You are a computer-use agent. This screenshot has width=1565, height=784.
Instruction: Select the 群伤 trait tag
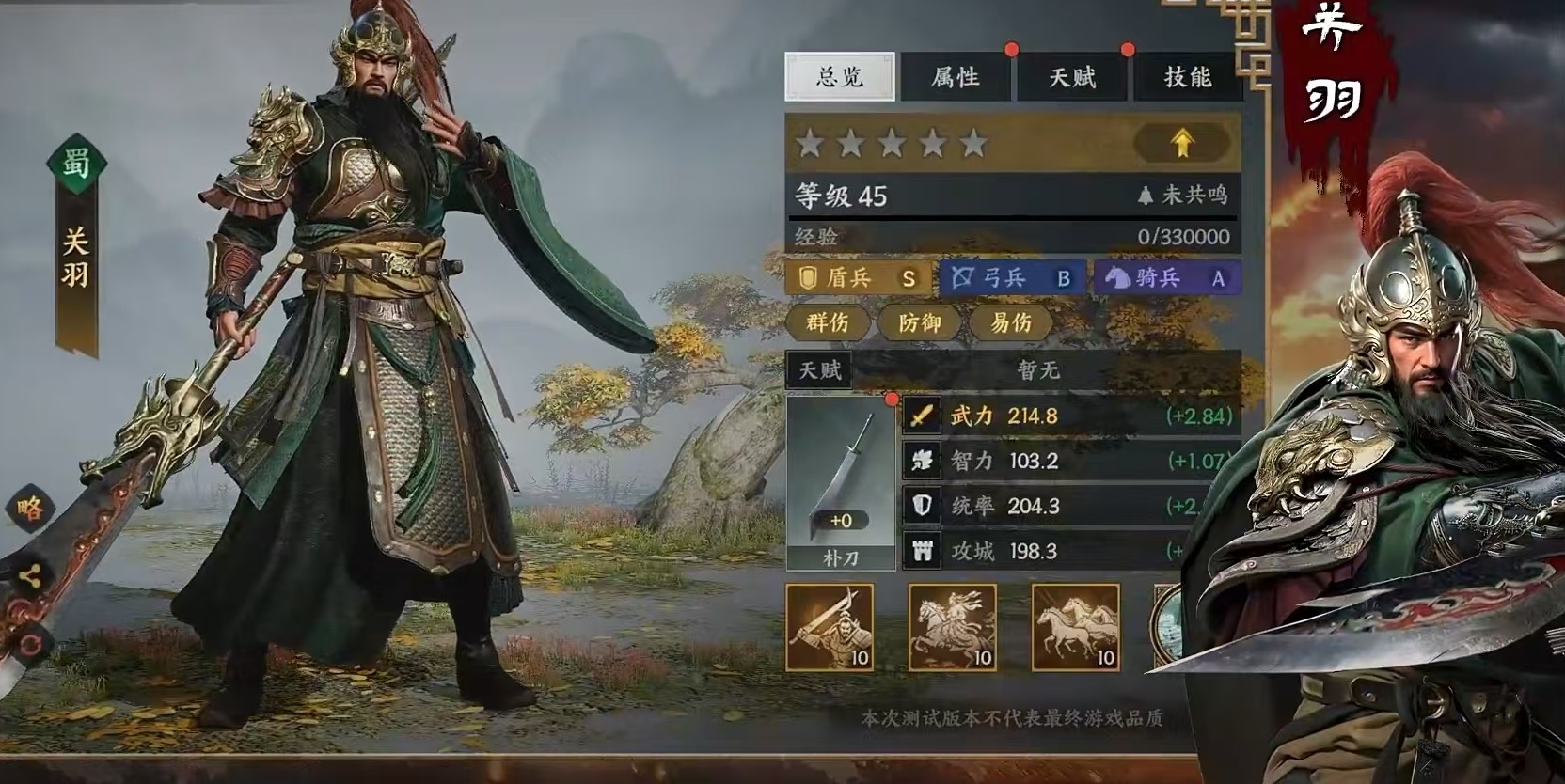coord(830,323)
